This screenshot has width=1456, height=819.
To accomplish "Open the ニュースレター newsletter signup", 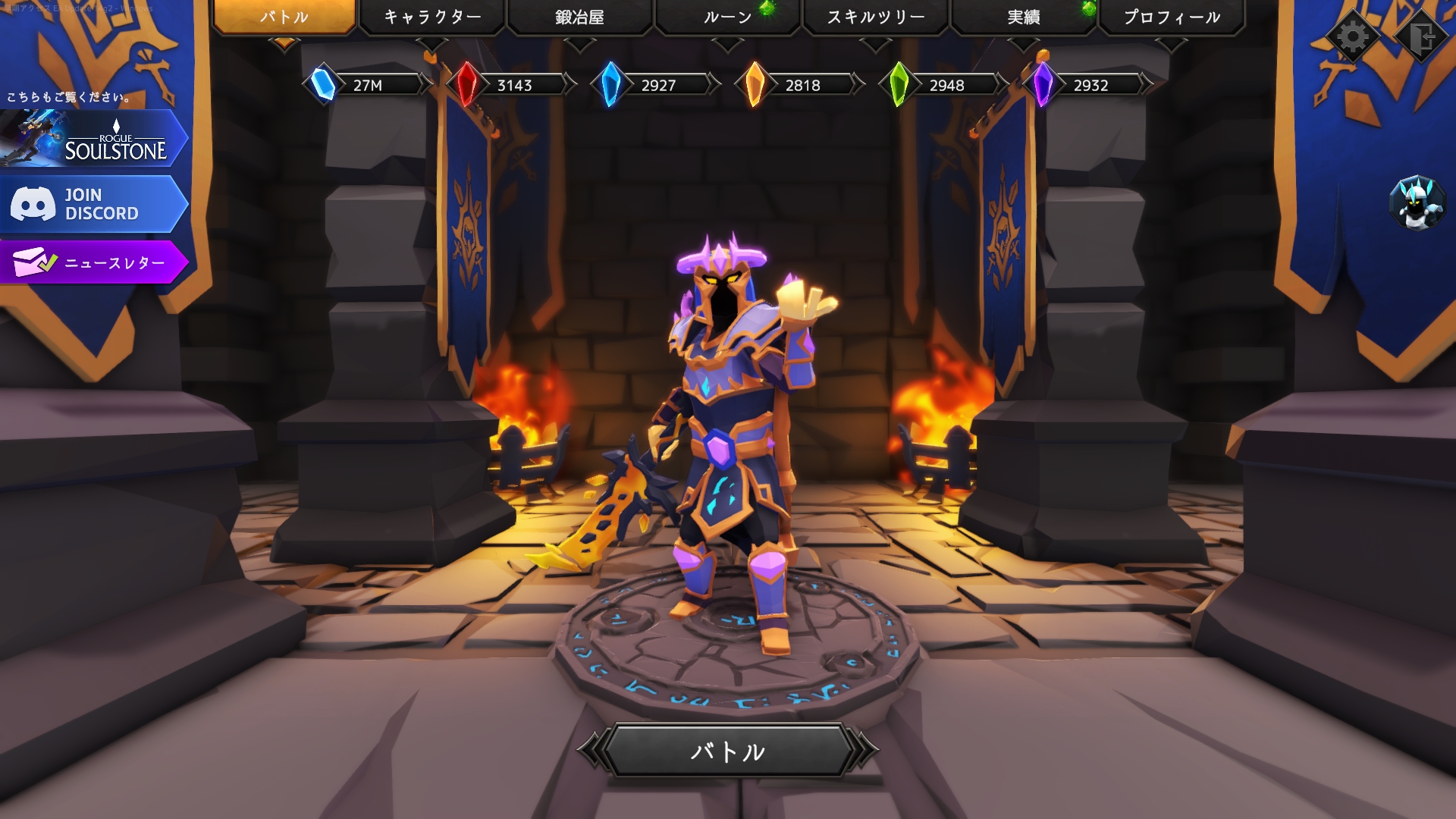I will (93, 262).
